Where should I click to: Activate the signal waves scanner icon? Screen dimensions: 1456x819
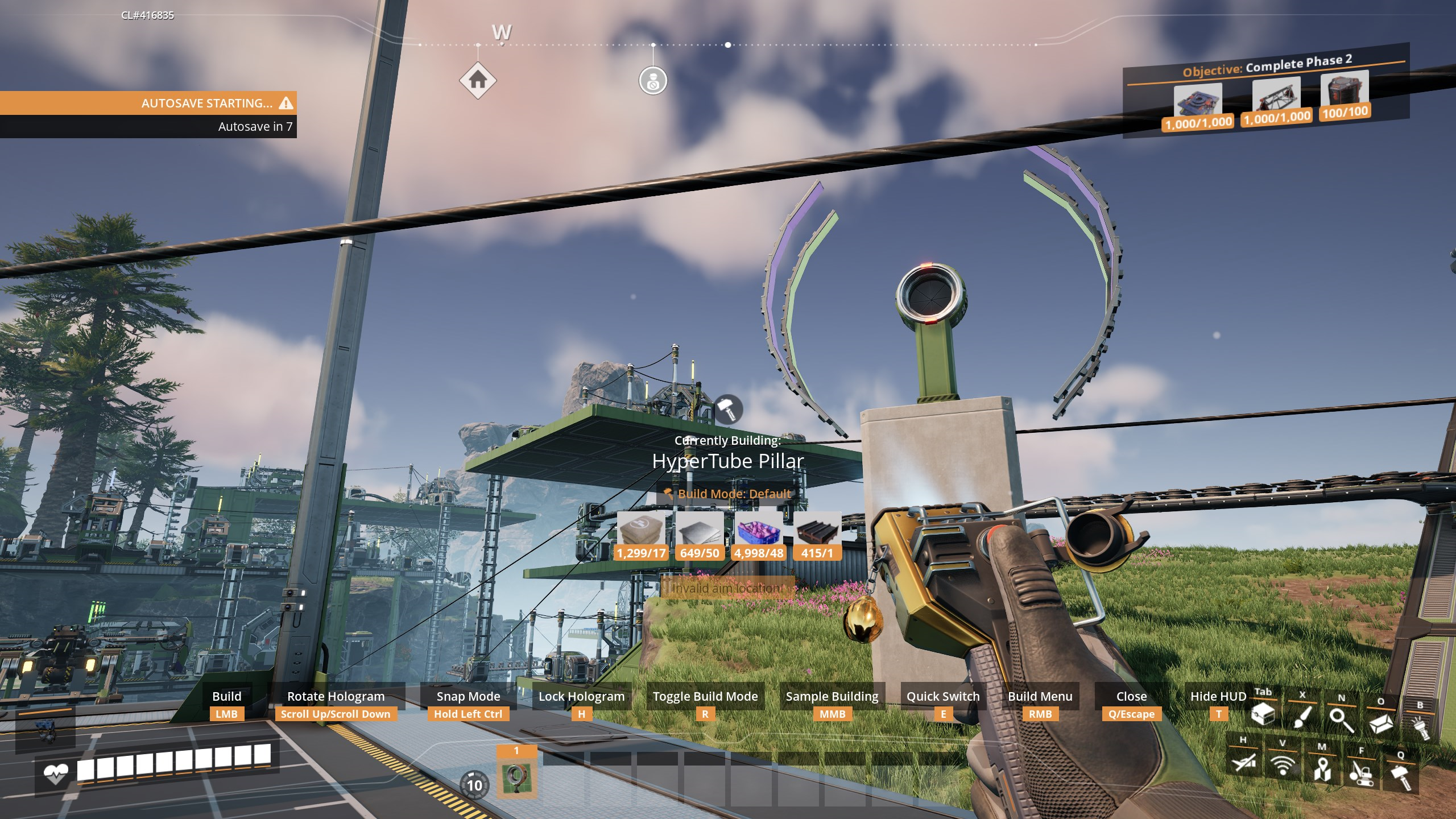[x=1283, y=766]
